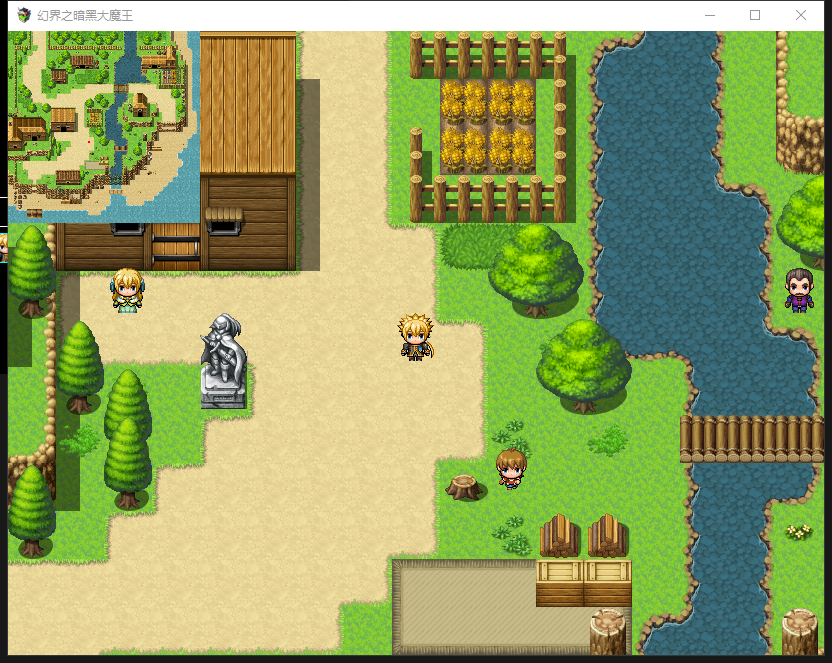Maximize the game window

pos(755,15)
